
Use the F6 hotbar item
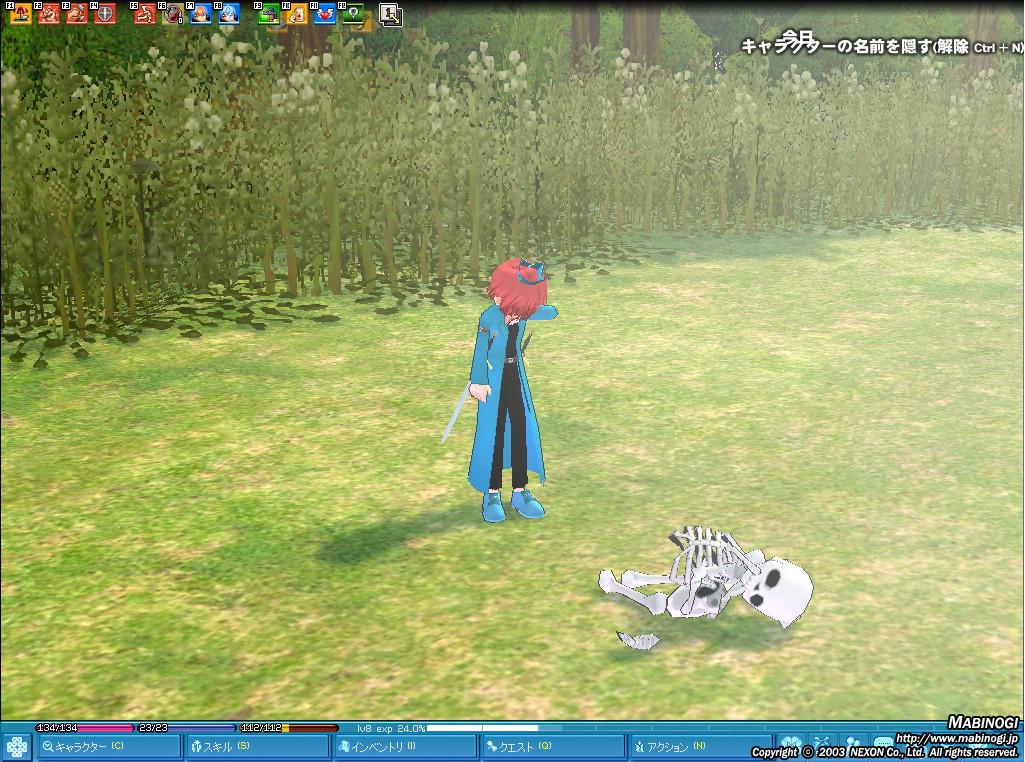pos(173,14)
